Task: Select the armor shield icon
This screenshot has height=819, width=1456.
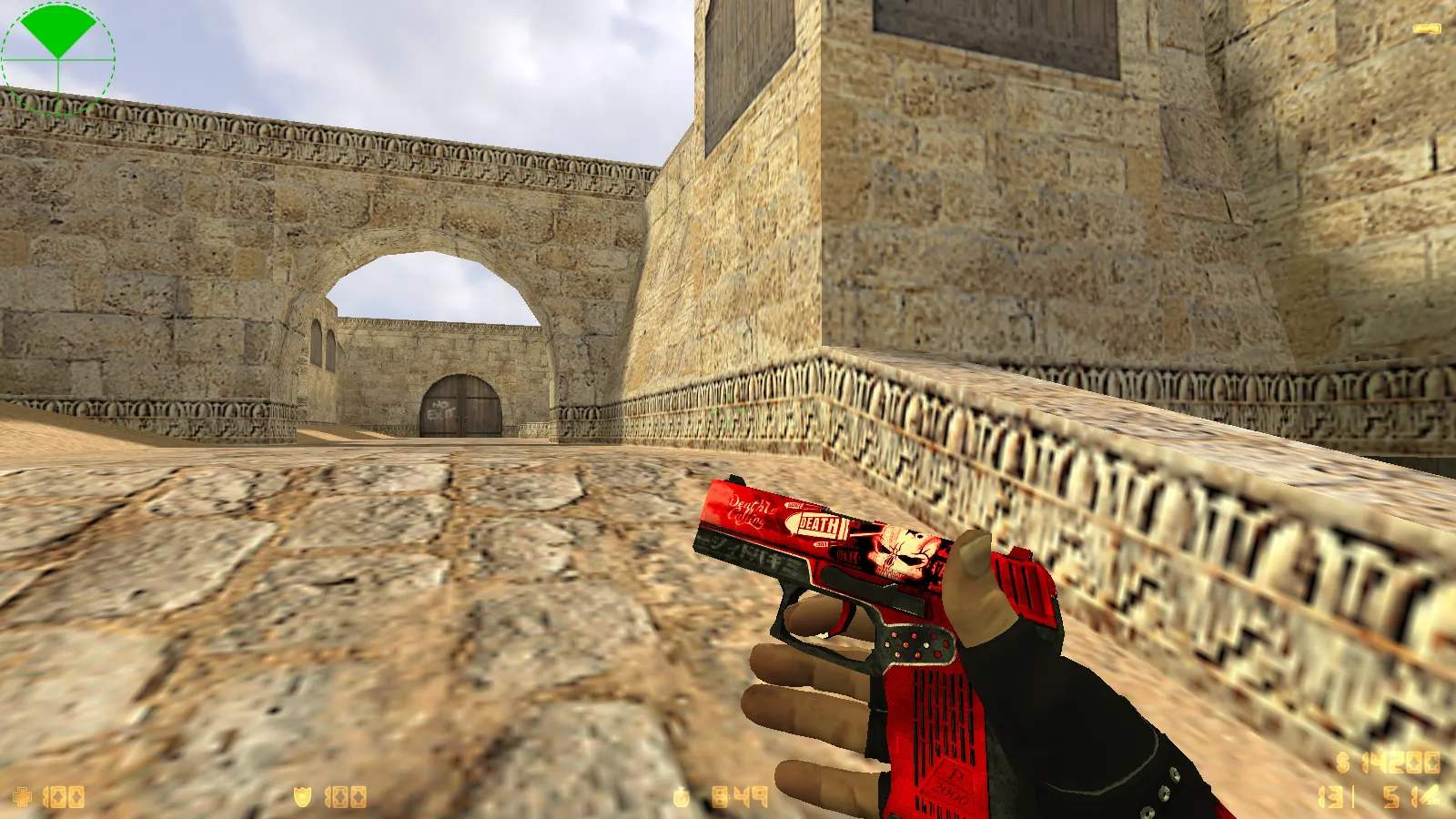Action: coord(302,796)
